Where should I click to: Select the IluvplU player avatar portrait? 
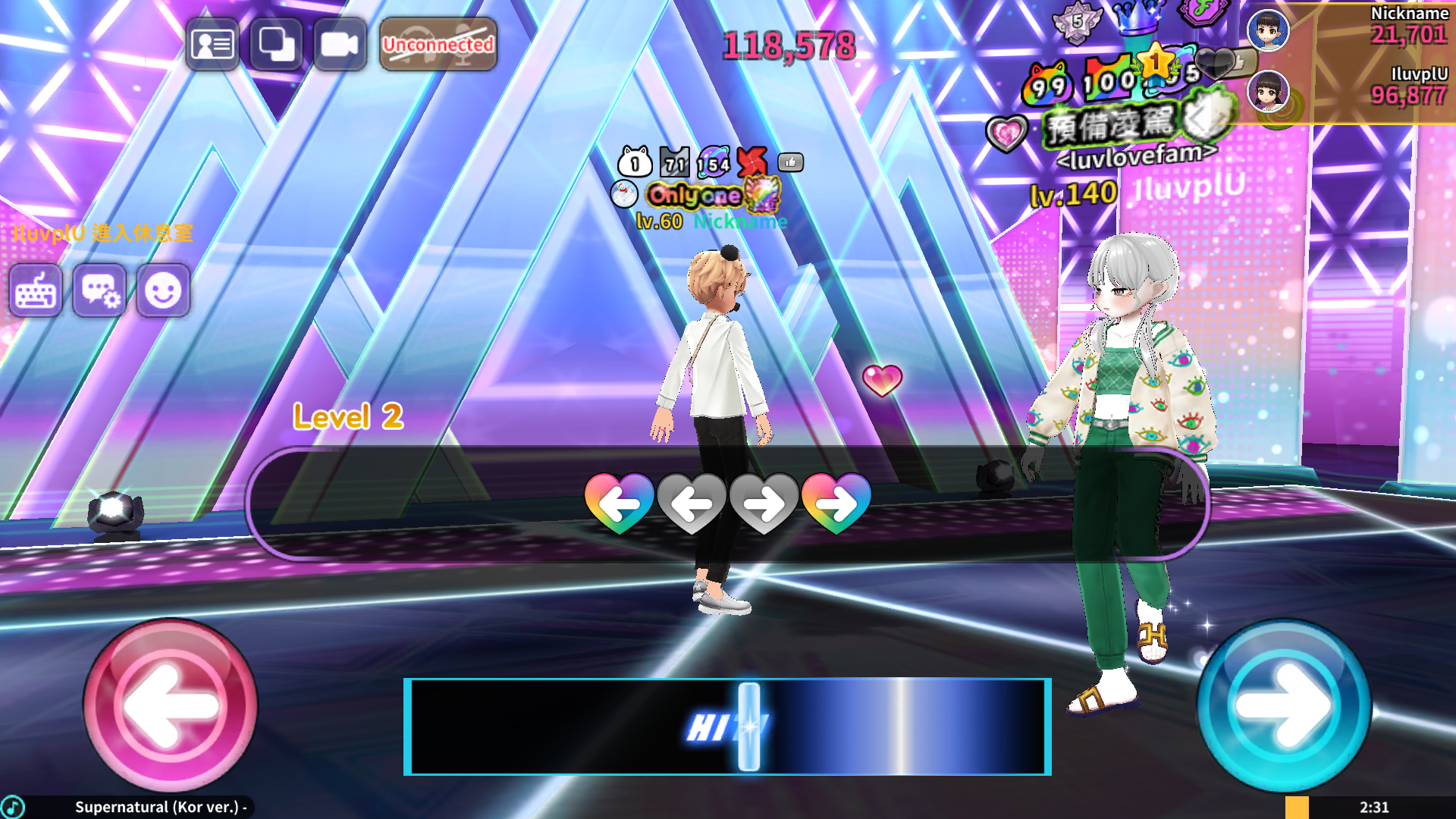1268,92
